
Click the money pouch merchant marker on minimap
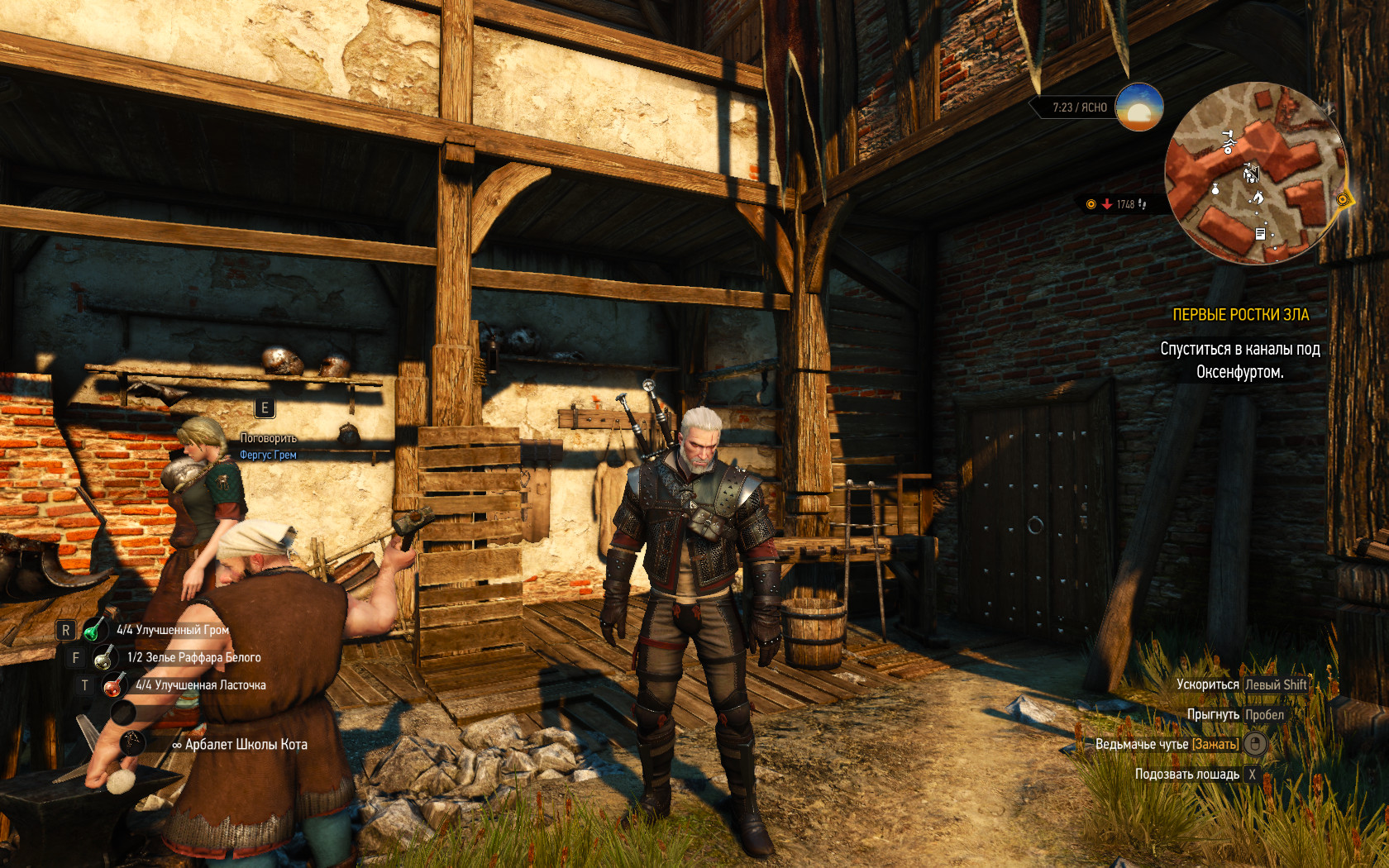tap(1215, 189)
